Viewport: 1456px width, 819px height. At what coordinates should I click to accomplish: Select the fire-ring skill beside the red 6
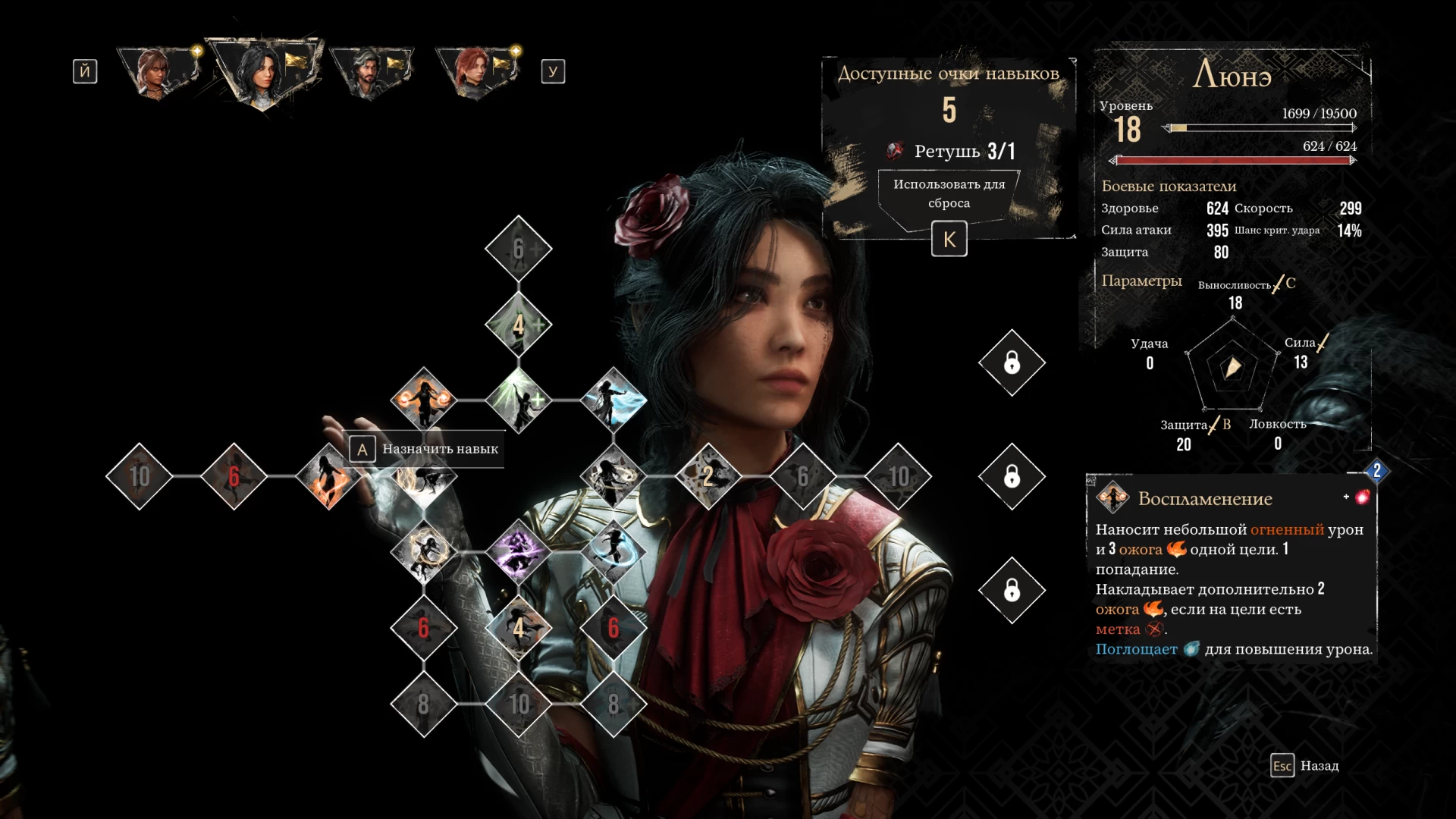329,476
